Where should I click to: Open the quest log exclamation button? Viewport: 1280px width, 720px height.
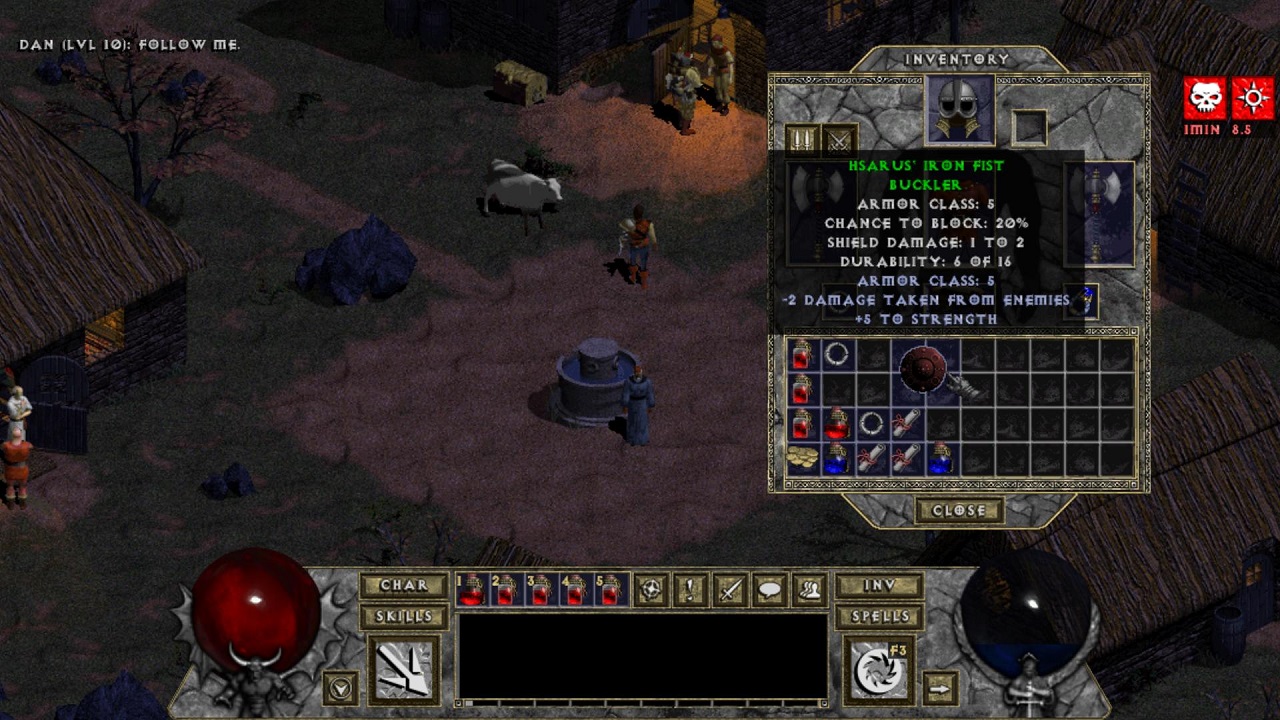(x=690, y=591)
